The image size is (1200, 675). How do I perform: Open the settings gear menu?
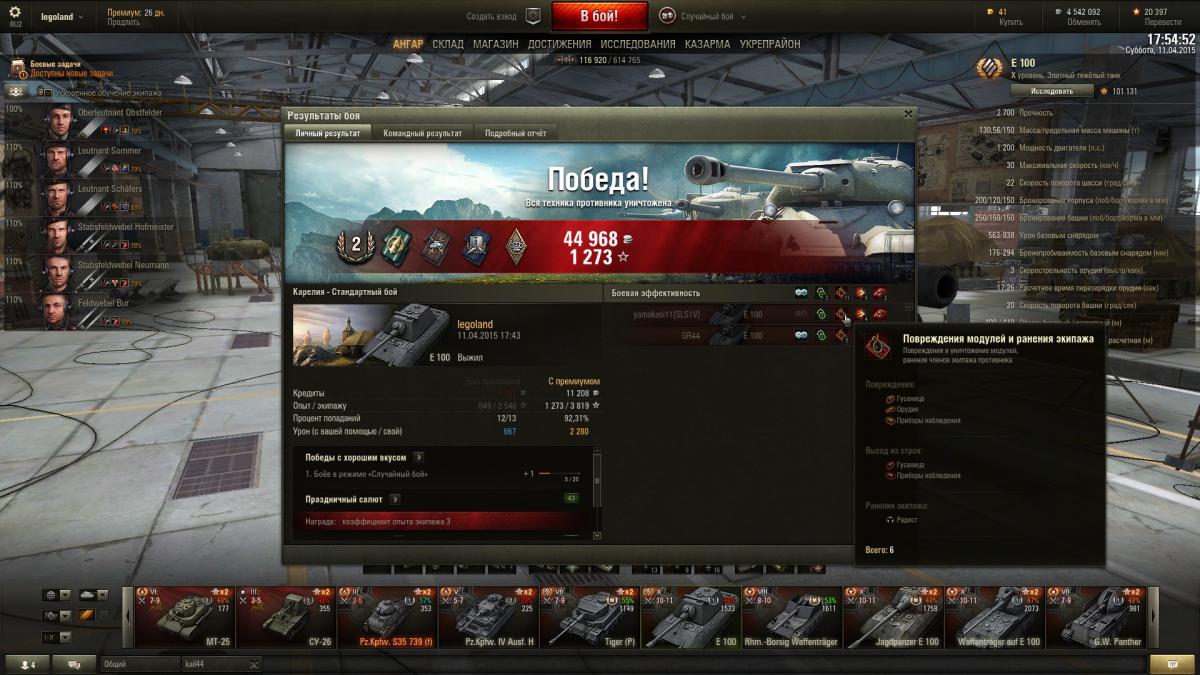(15, 12)
